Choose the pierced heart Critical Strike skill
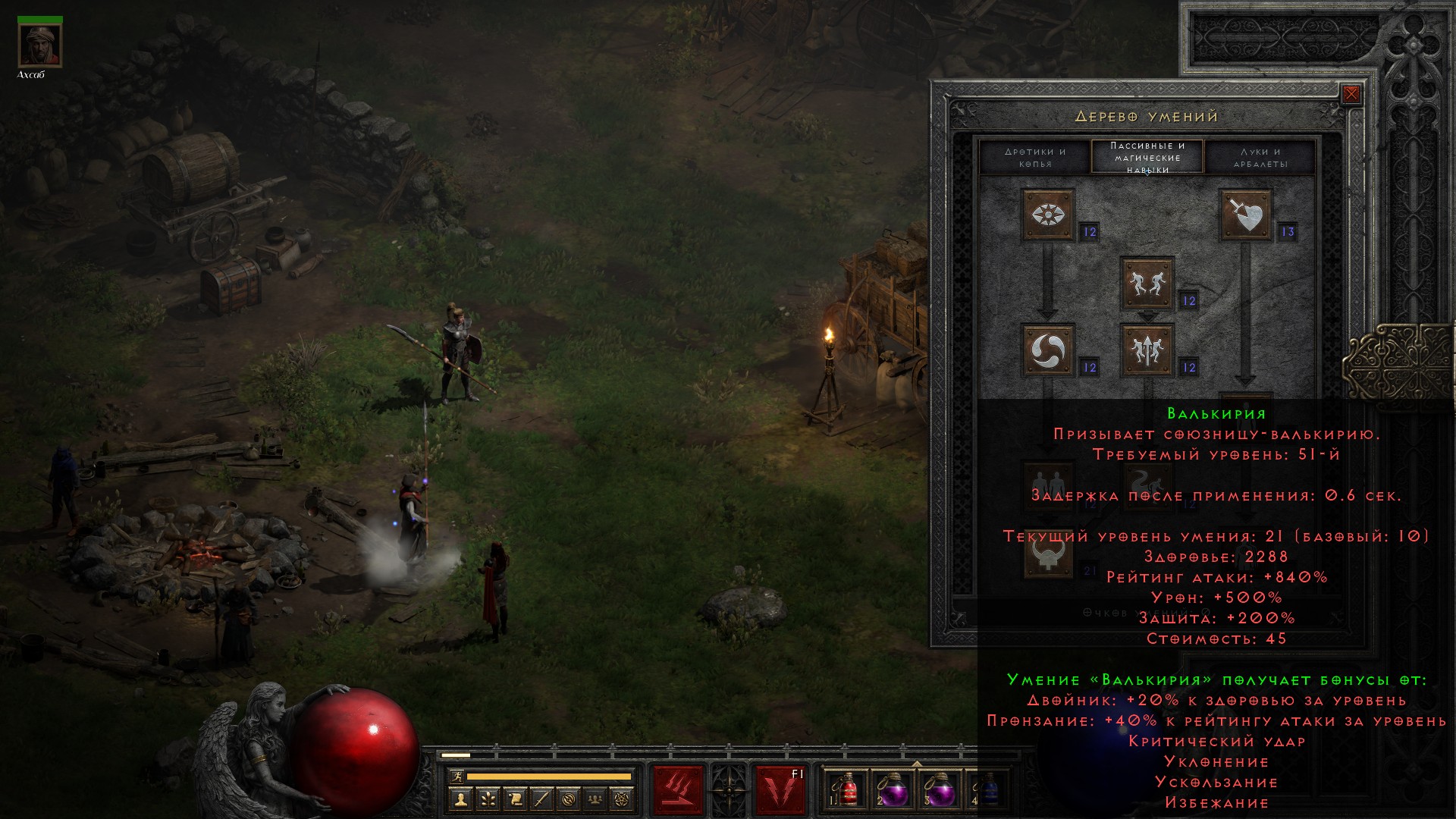Viewport: 1456px width, 819px height. click(x=1245, y=215)
